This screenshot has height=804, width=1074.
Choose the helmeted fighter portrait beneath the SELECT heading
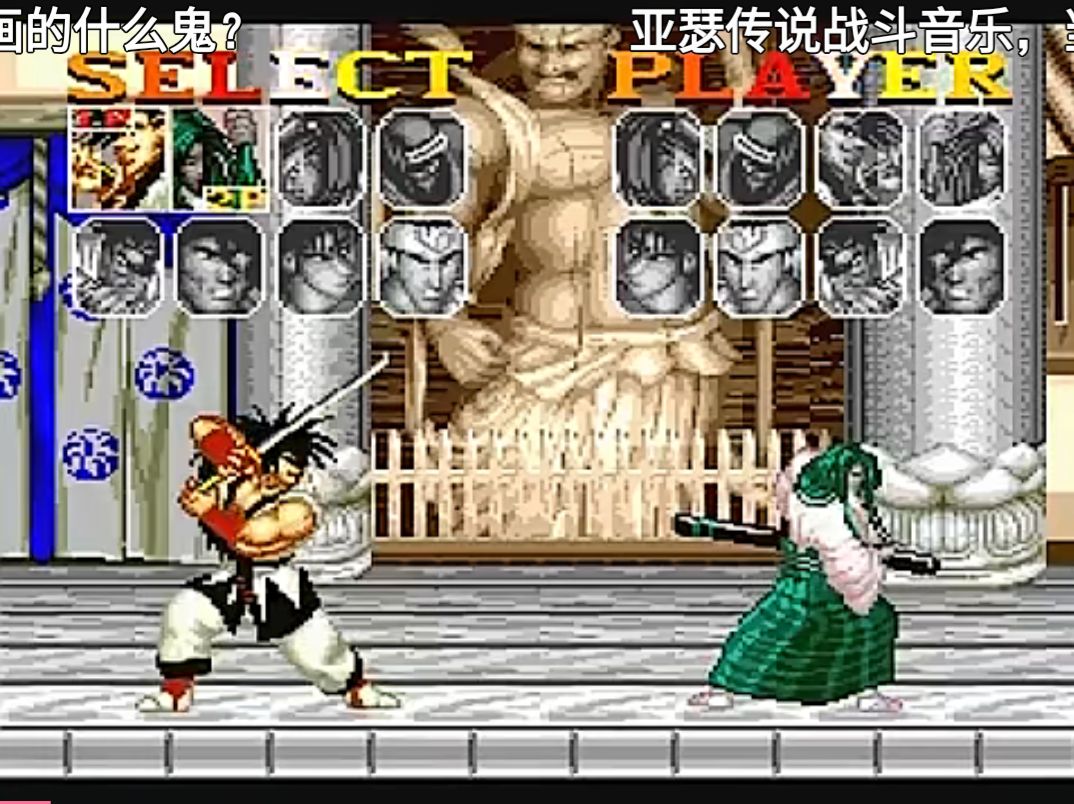422,267
